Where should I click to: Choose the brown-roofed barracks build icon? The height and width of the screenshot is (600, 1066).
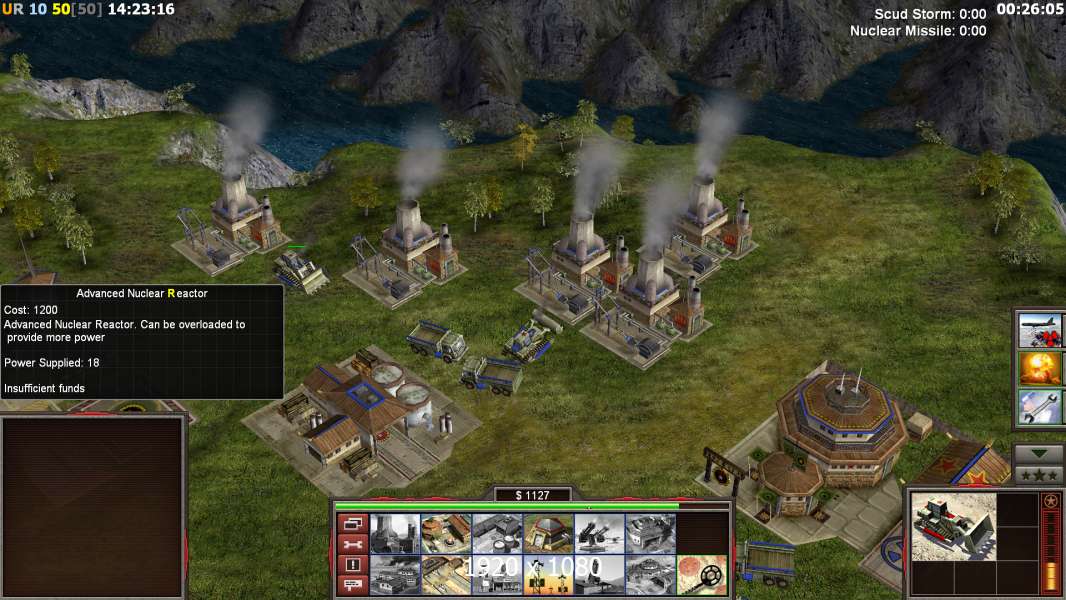[446, 533]
